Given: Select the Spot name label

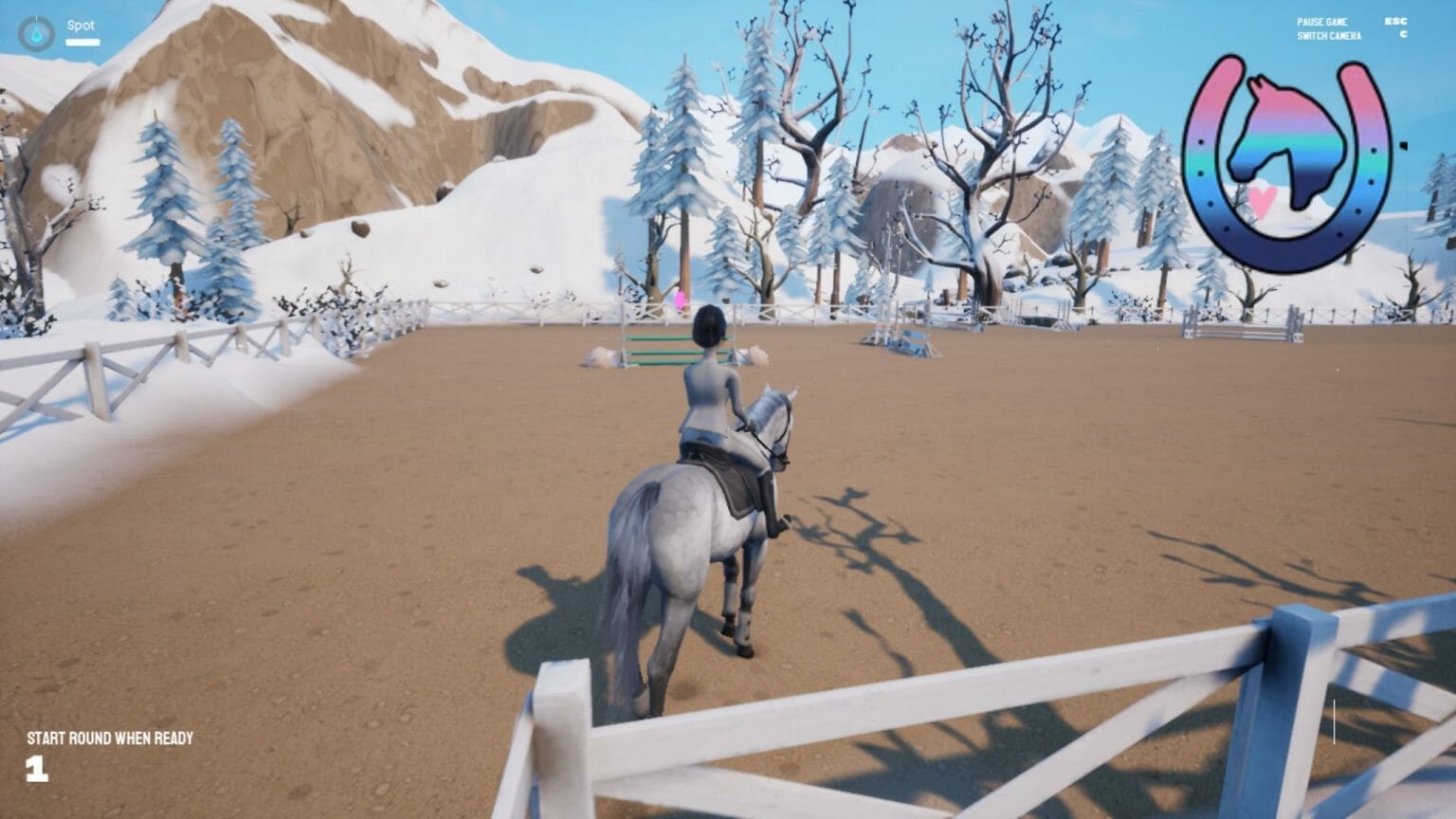Looking at the screenshot, I should (80, 26).
